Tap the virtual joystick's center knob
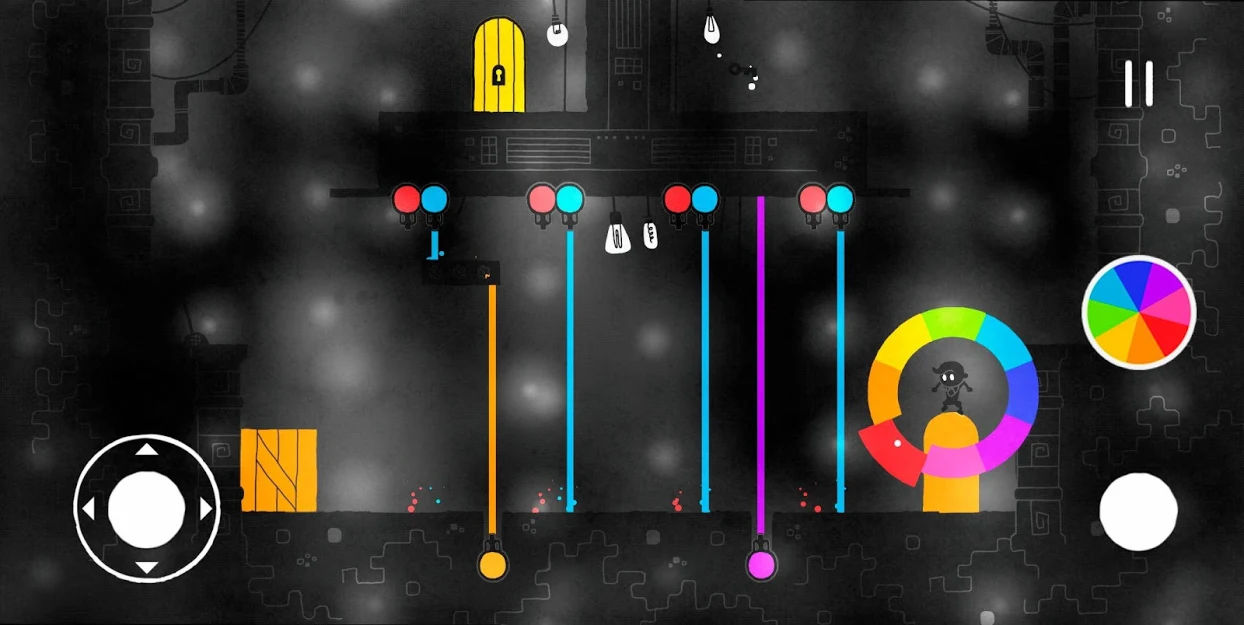The height and width of the screenshot is (625, 1244). [x=147, y=509]
